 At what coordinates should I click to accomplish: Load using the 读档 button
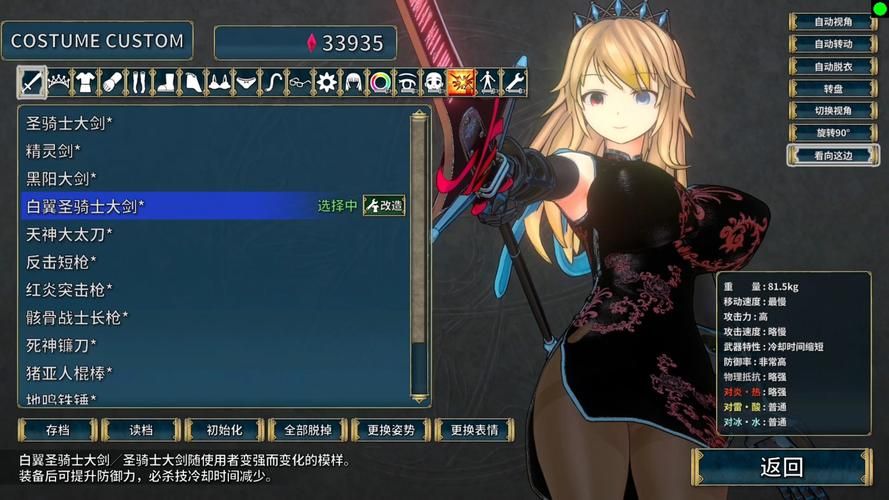coord(141,430)
